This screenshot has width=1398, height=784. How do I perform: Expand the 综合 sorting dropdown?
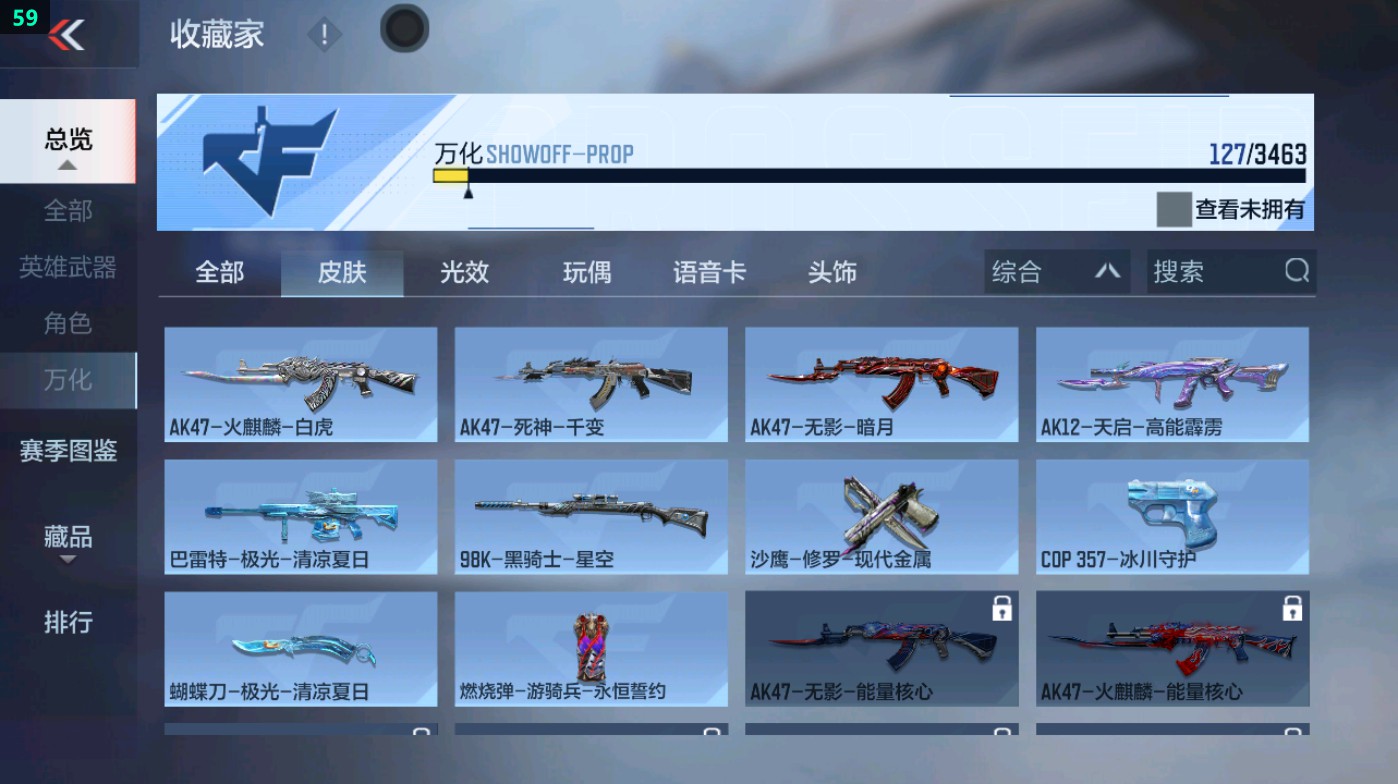point(1055,271)
